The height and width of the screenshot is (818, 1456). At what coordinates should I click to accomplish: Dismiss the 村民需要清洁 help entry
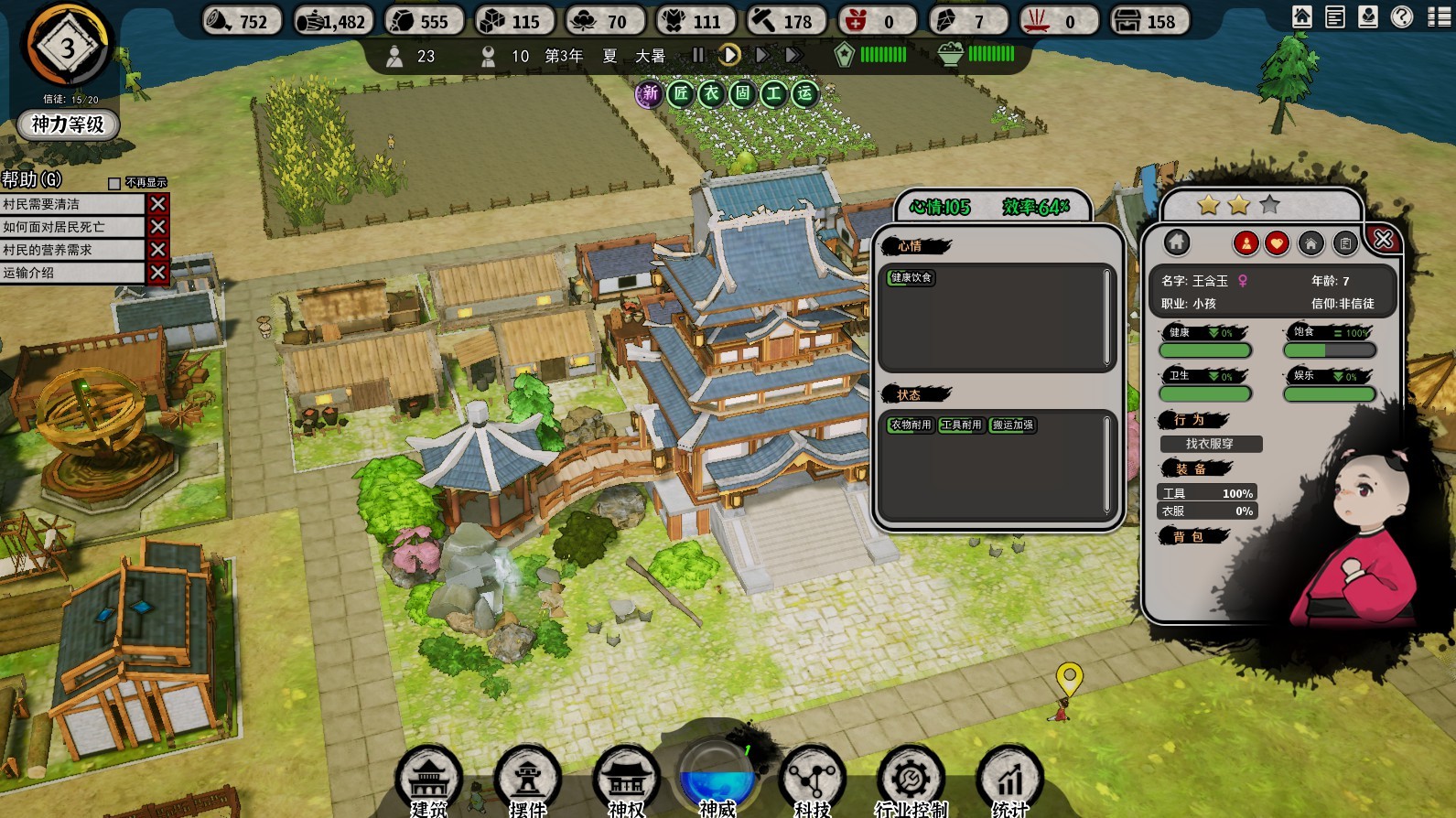157,204
